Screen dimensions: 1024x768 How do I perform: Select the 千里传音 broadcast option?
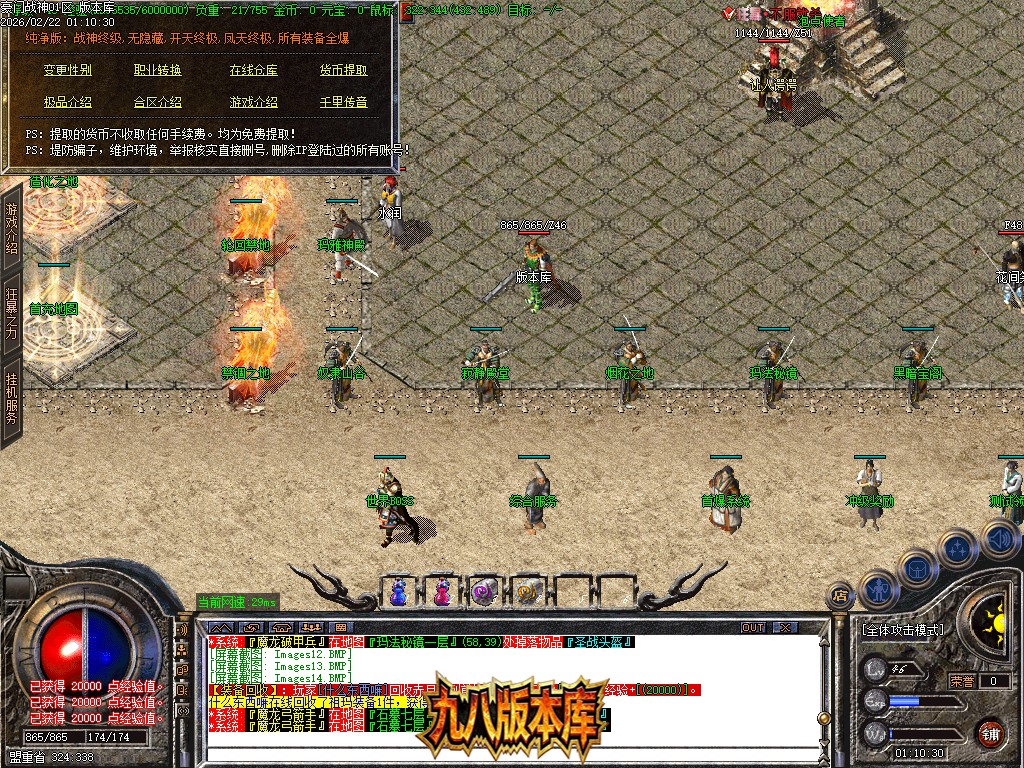[343, 102]
